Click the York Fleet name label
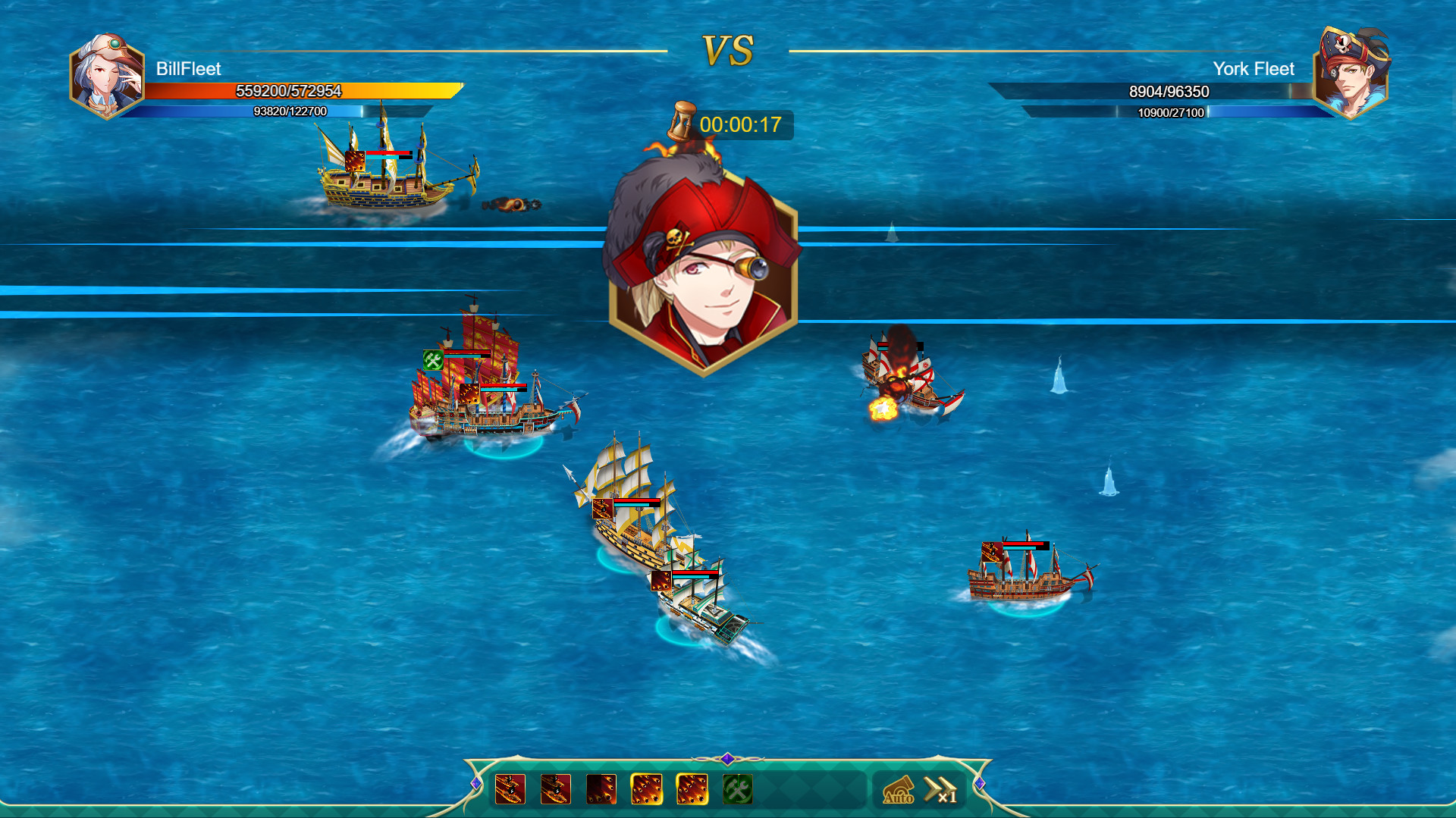Screen dimensions: 1456x818 coord(1255,68)
